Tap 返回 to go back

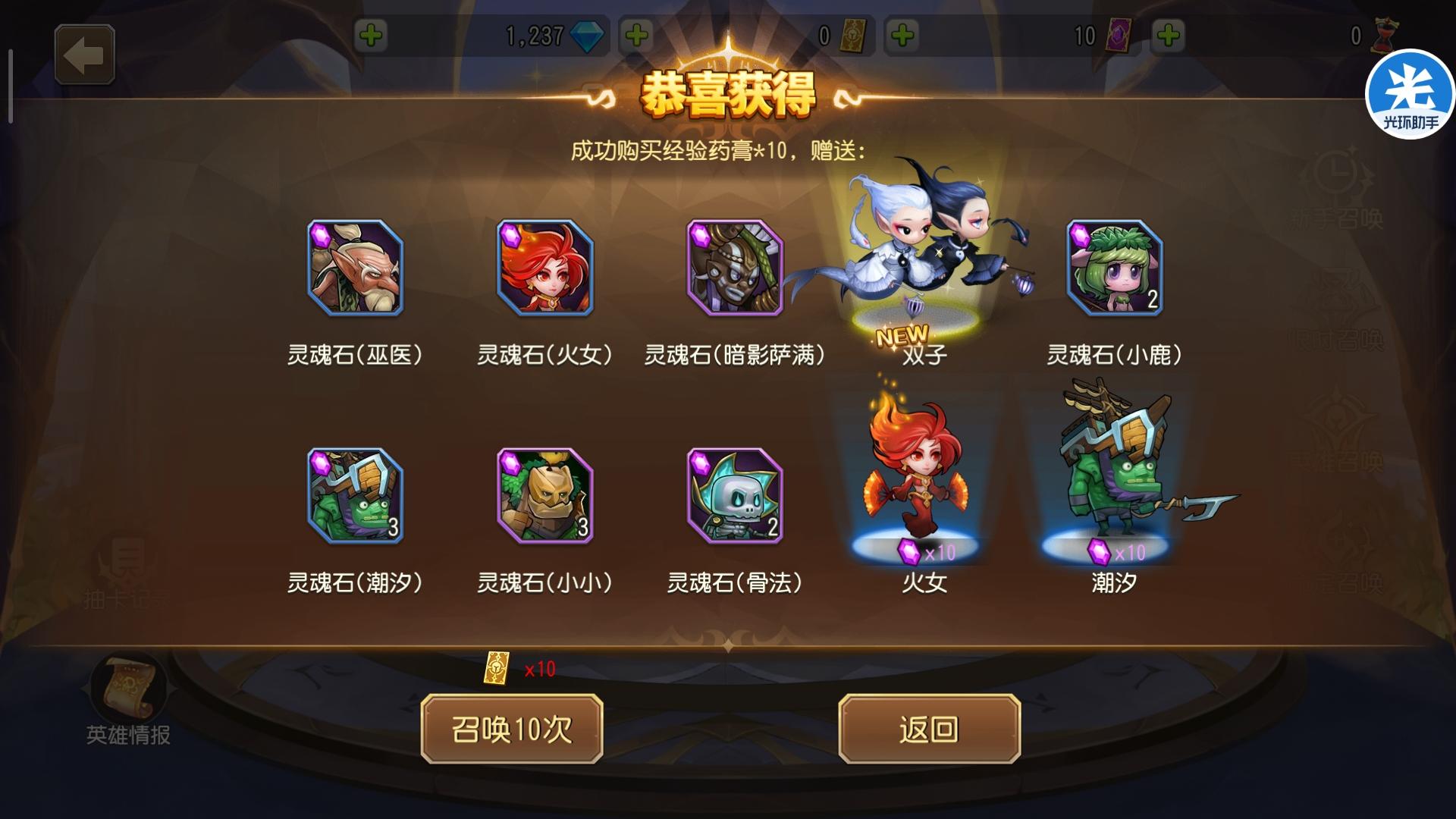(x=929, y=728)
